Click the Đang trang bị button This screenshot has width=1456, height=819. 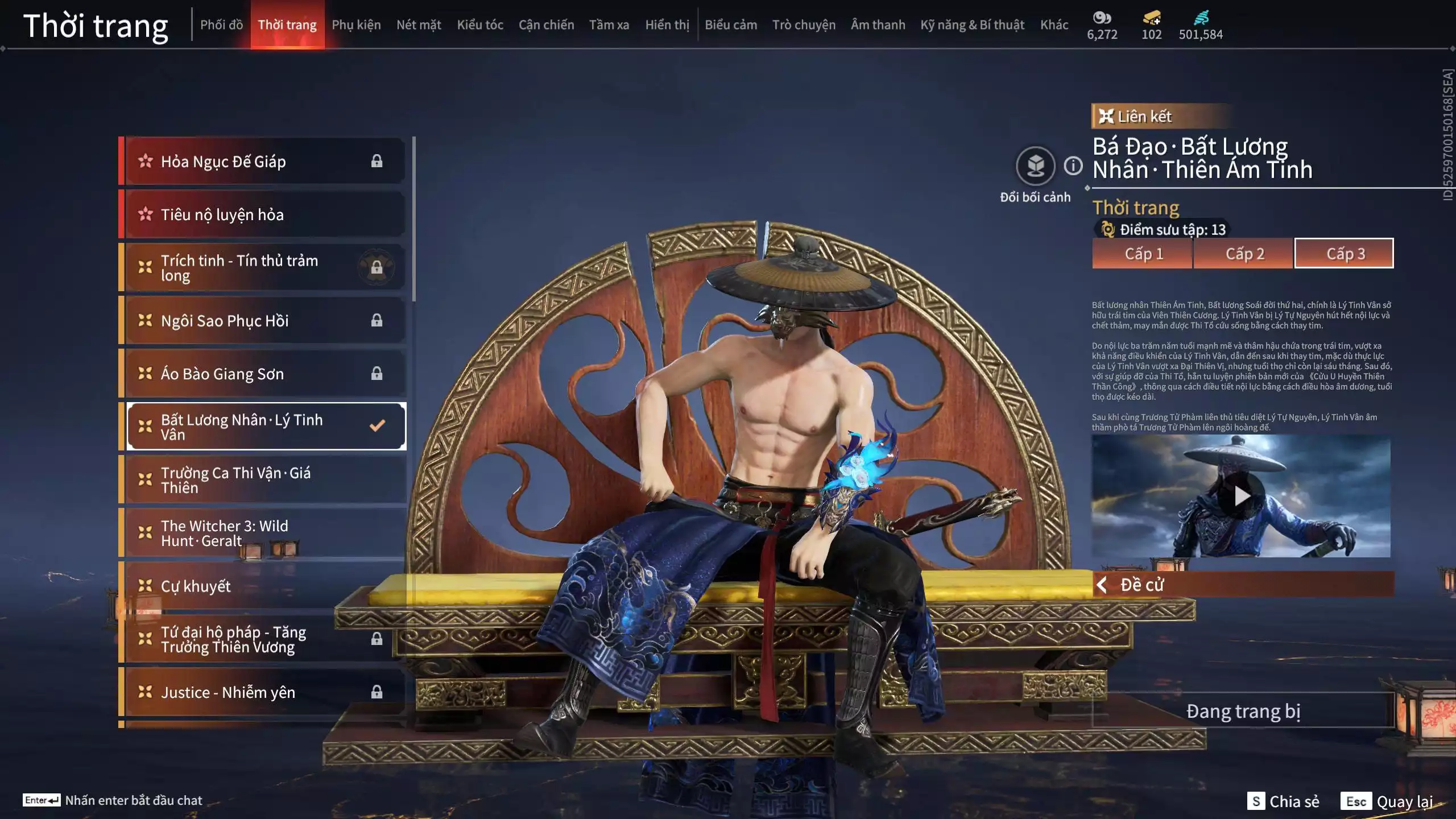coord(1243,711)
